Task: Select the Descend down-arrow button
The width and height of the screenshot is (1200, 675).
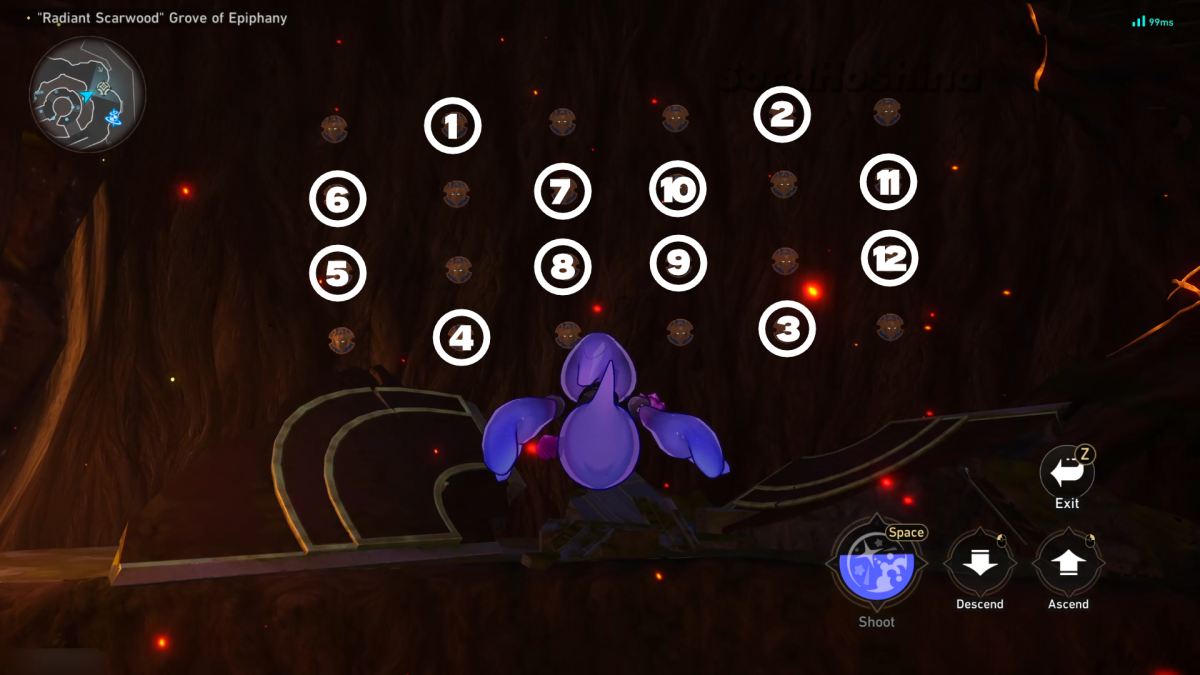Action: 979,563
